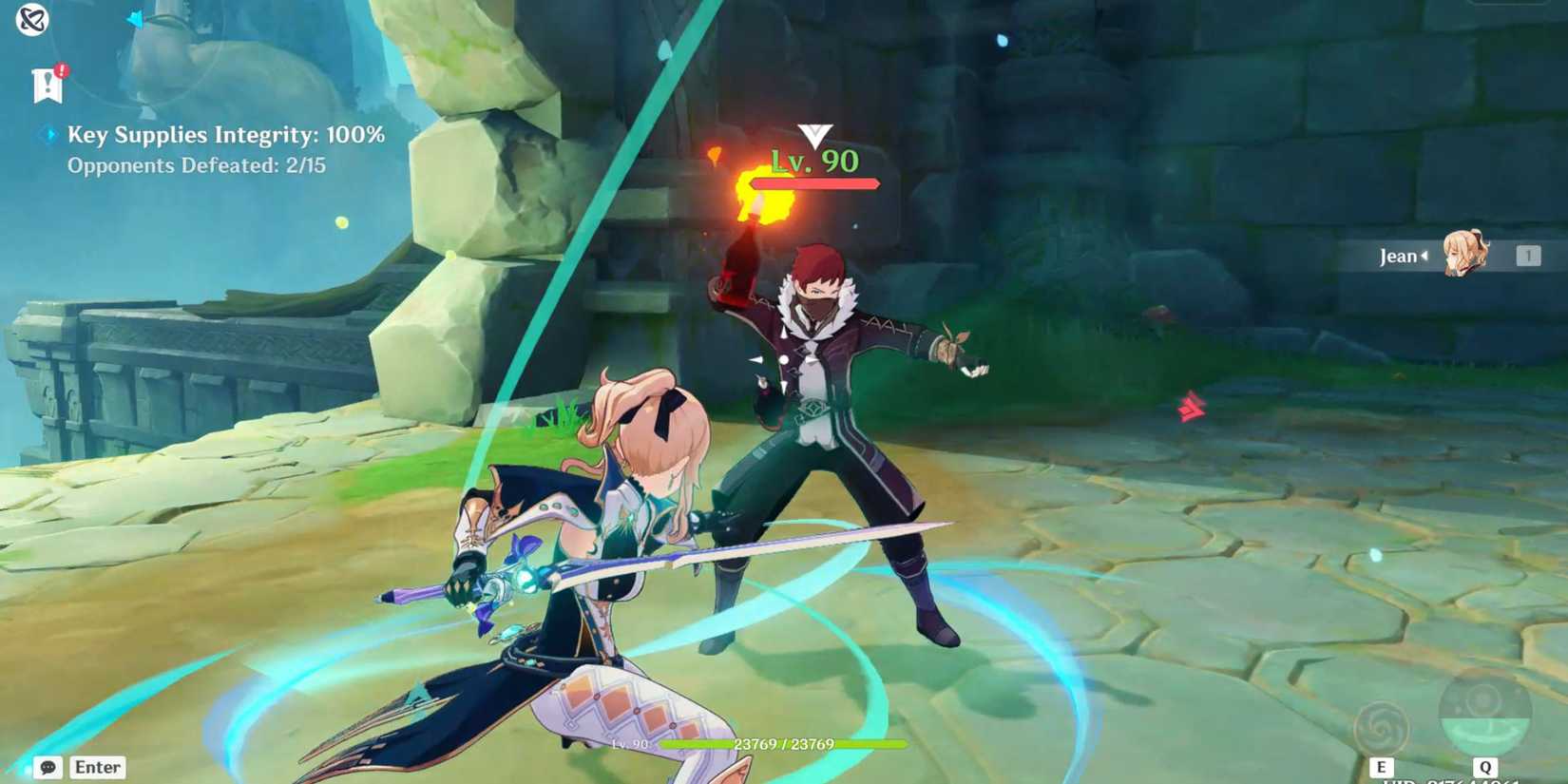Viewport: 1568px width, 784px height.
Task: Click the E keybind label
Action: (1380, 767)
